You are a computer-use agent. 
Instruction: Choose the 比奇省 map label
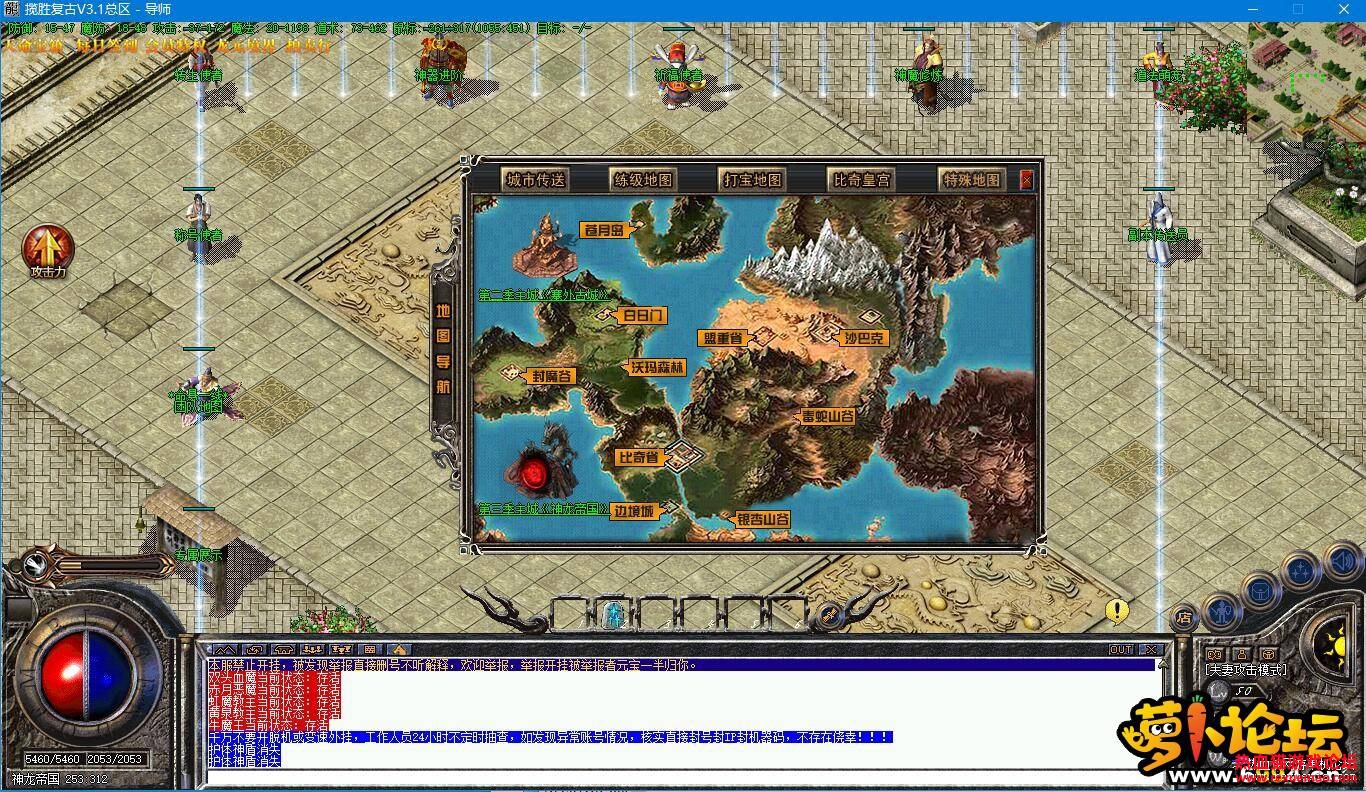[x=640, y=458]
